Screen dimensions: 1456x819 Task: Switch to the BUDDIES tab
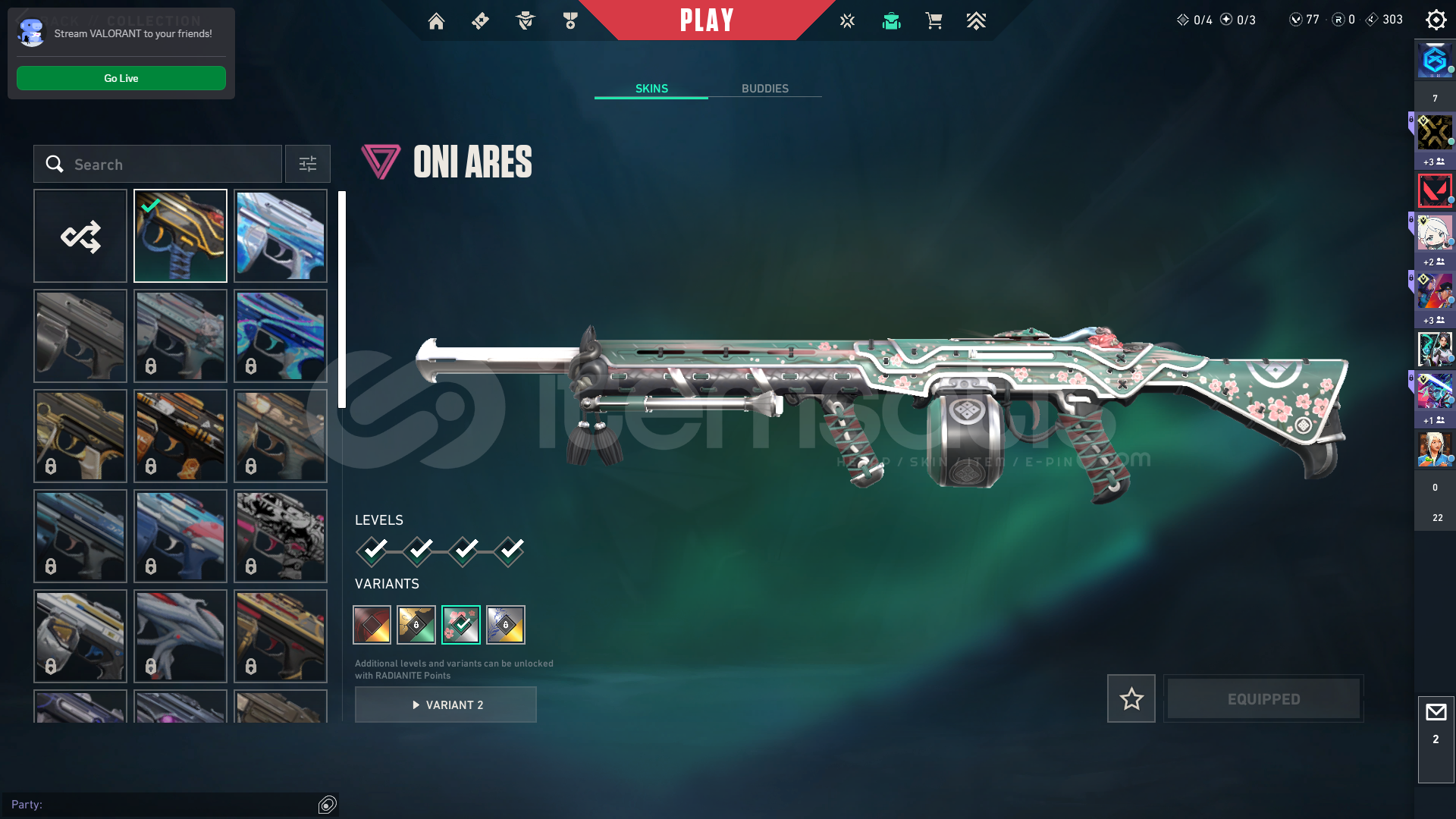coord(764,89)
